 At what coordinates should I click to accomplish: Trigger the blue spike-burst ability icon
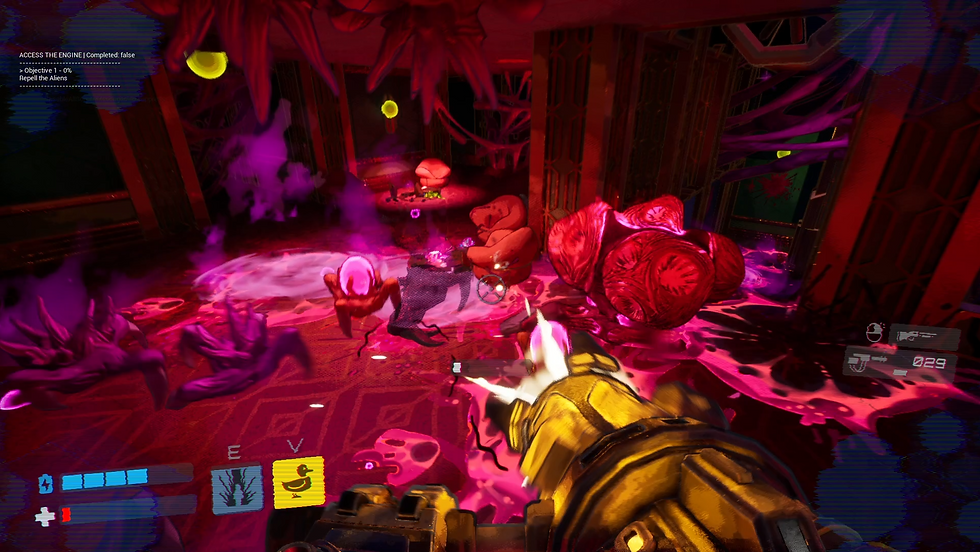click(x=238, y=488)
